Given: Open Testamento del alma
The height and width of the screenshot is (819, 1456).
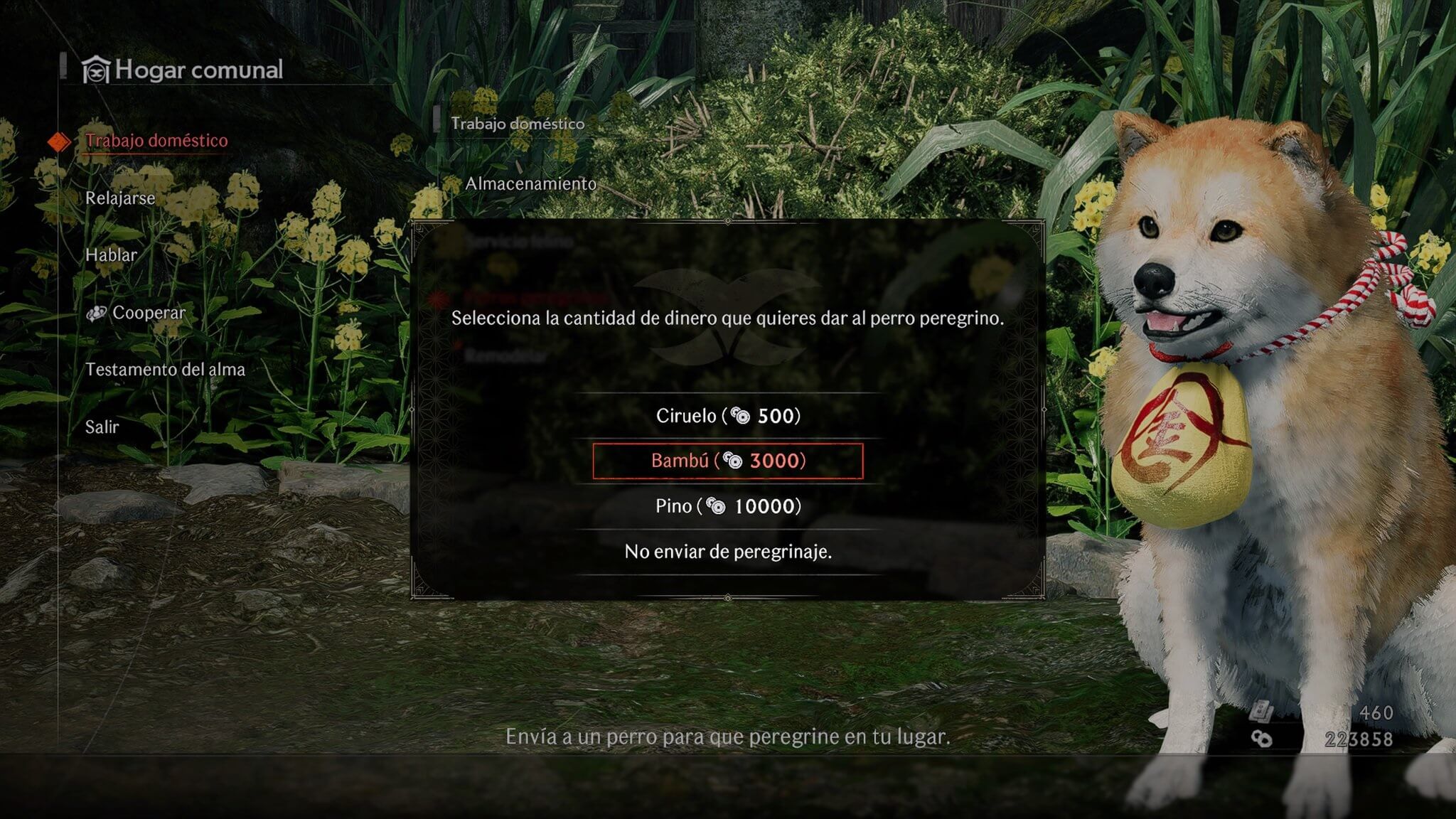Looking at the screenshot, I should (x=165, y=370).
